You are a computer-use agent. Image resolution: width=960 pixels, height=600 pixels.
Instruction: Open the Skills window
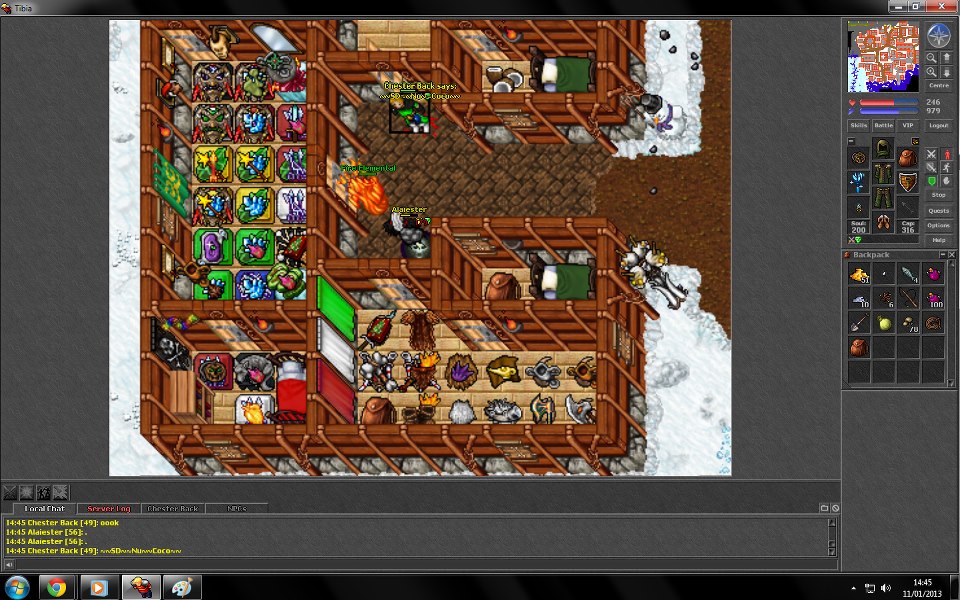pos(859,126)
